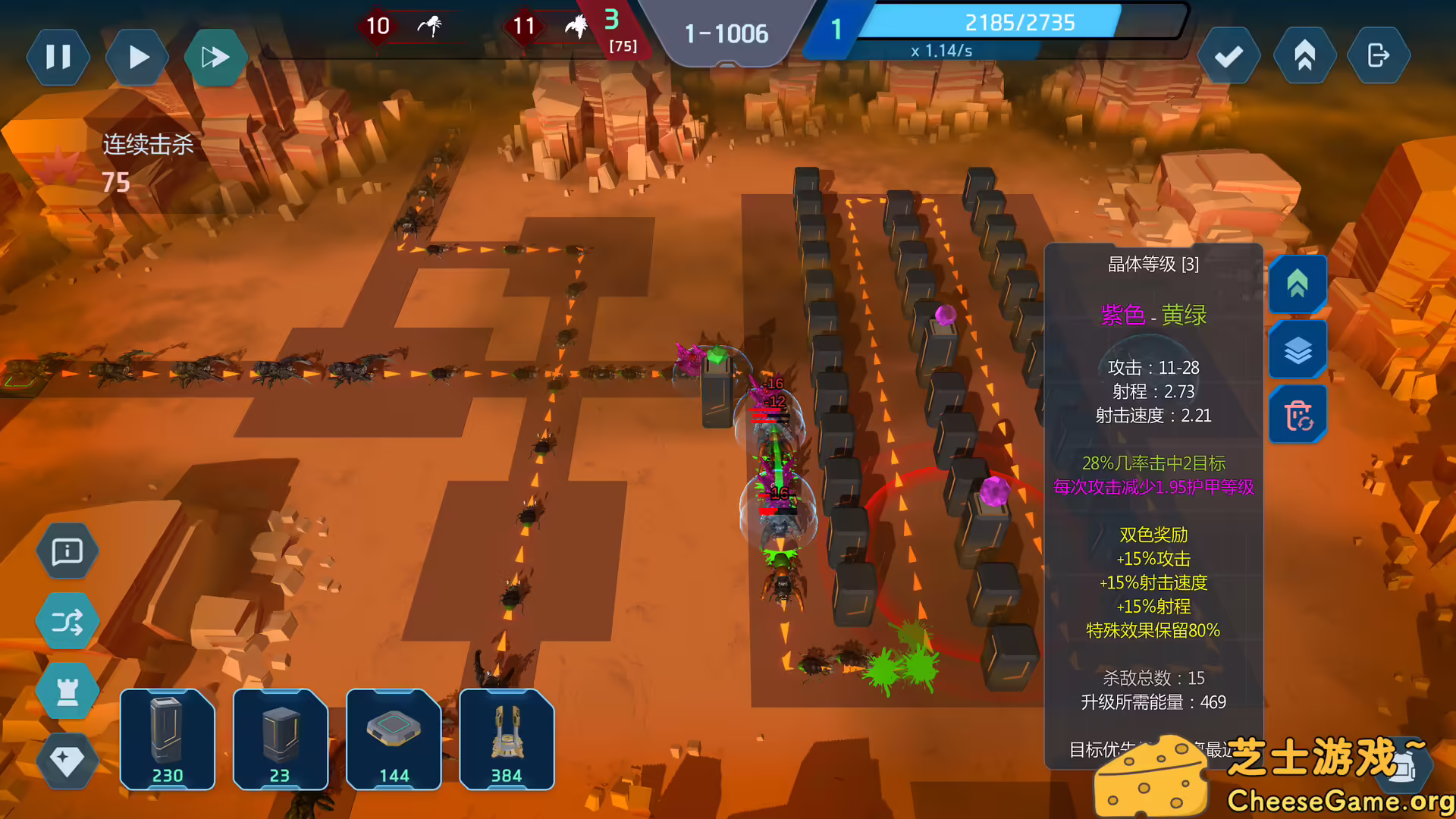This screenshot has height=819, width=1456.
Task: Open the info message panel
Action: click(67, 551)
